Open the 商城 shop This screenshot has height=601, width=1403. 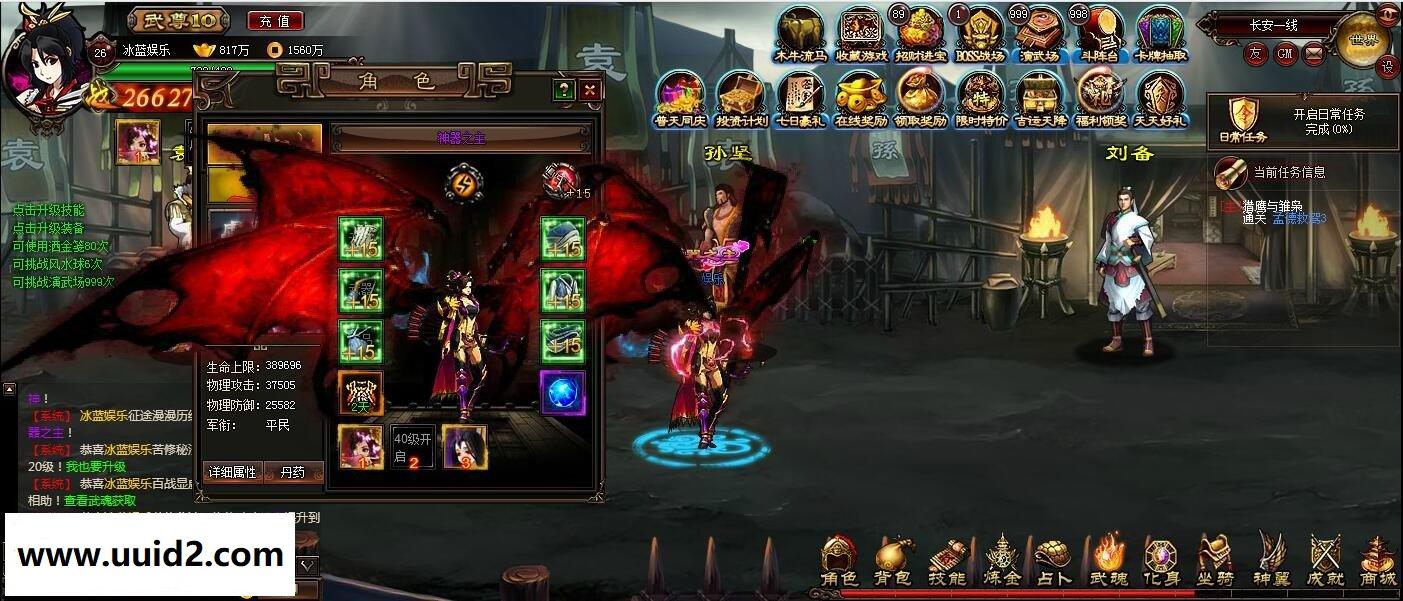[x=1378, y=561]
